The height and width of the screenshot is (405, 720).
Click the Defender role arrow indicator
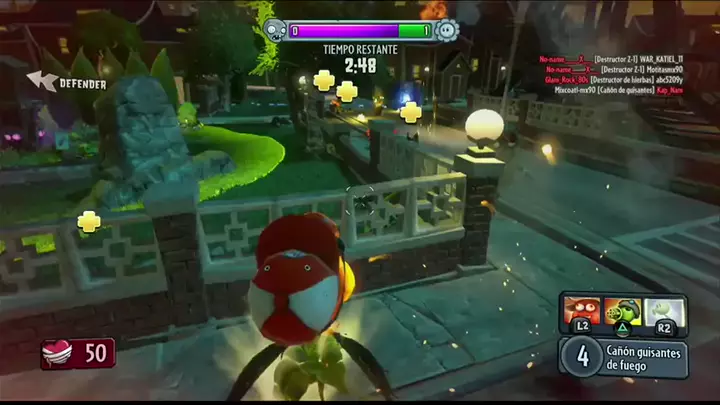(x=42, y=80)
